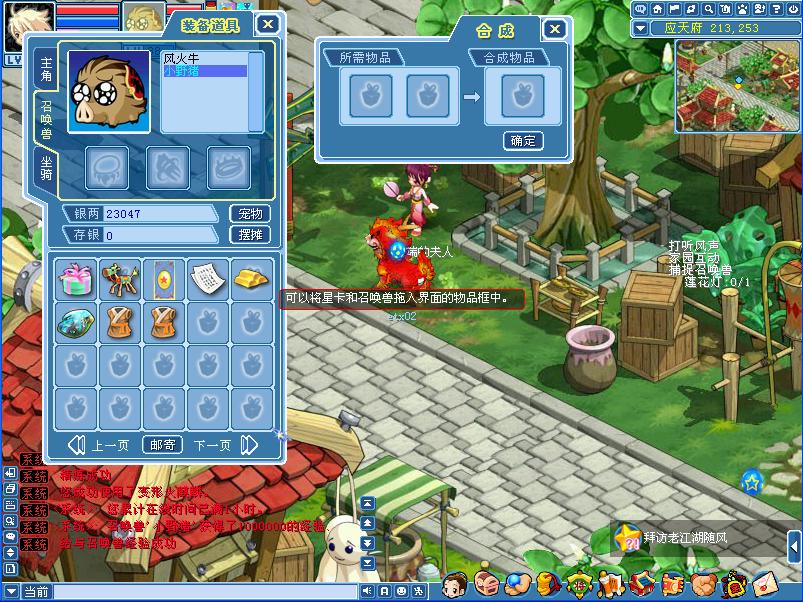Click the power icon in top-right toolbar
803x602 pixels.
pyautogui.click(x=791, y=9)
